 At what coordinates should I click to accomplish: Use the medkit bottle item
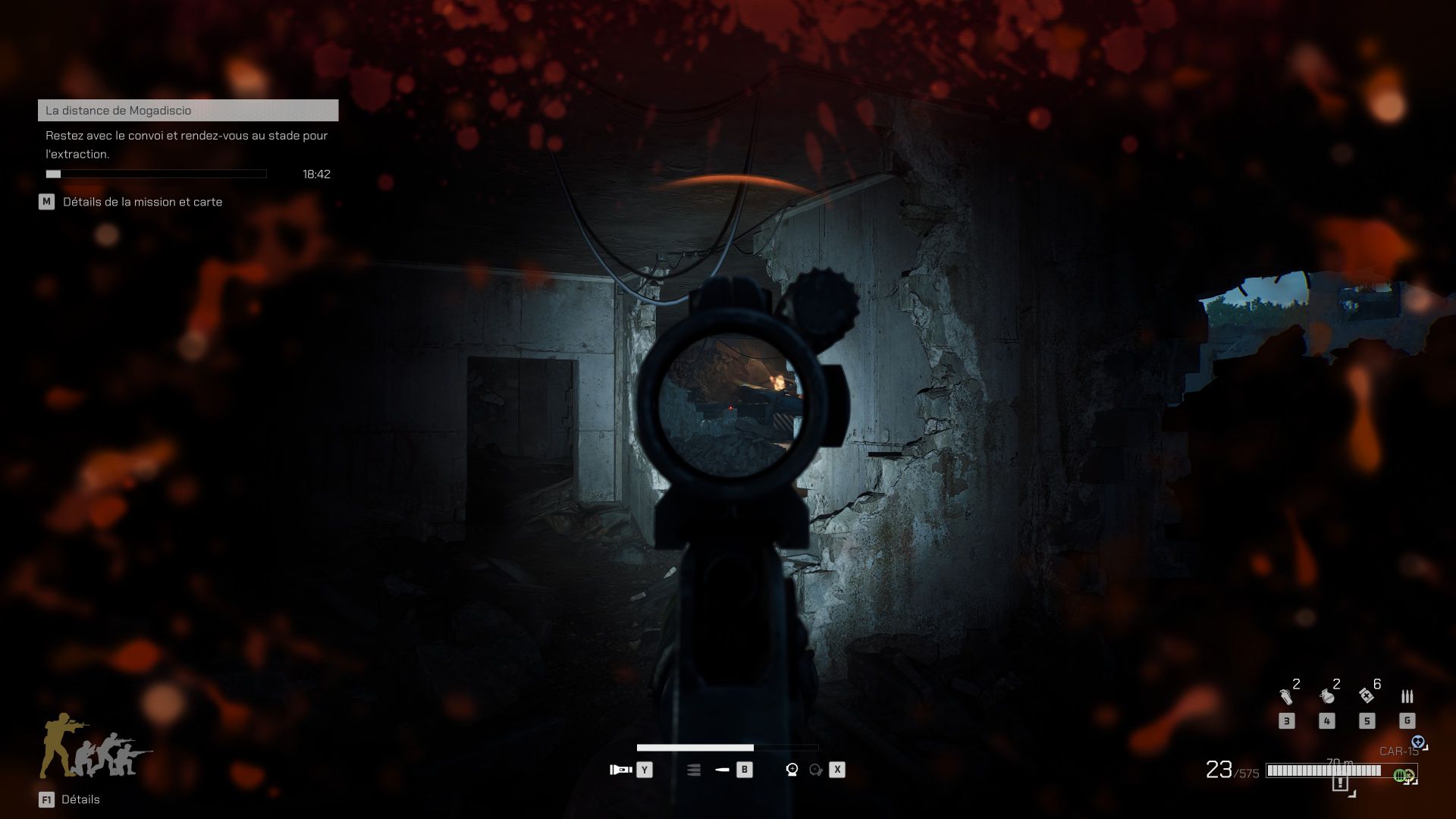tap(1367, 695)
